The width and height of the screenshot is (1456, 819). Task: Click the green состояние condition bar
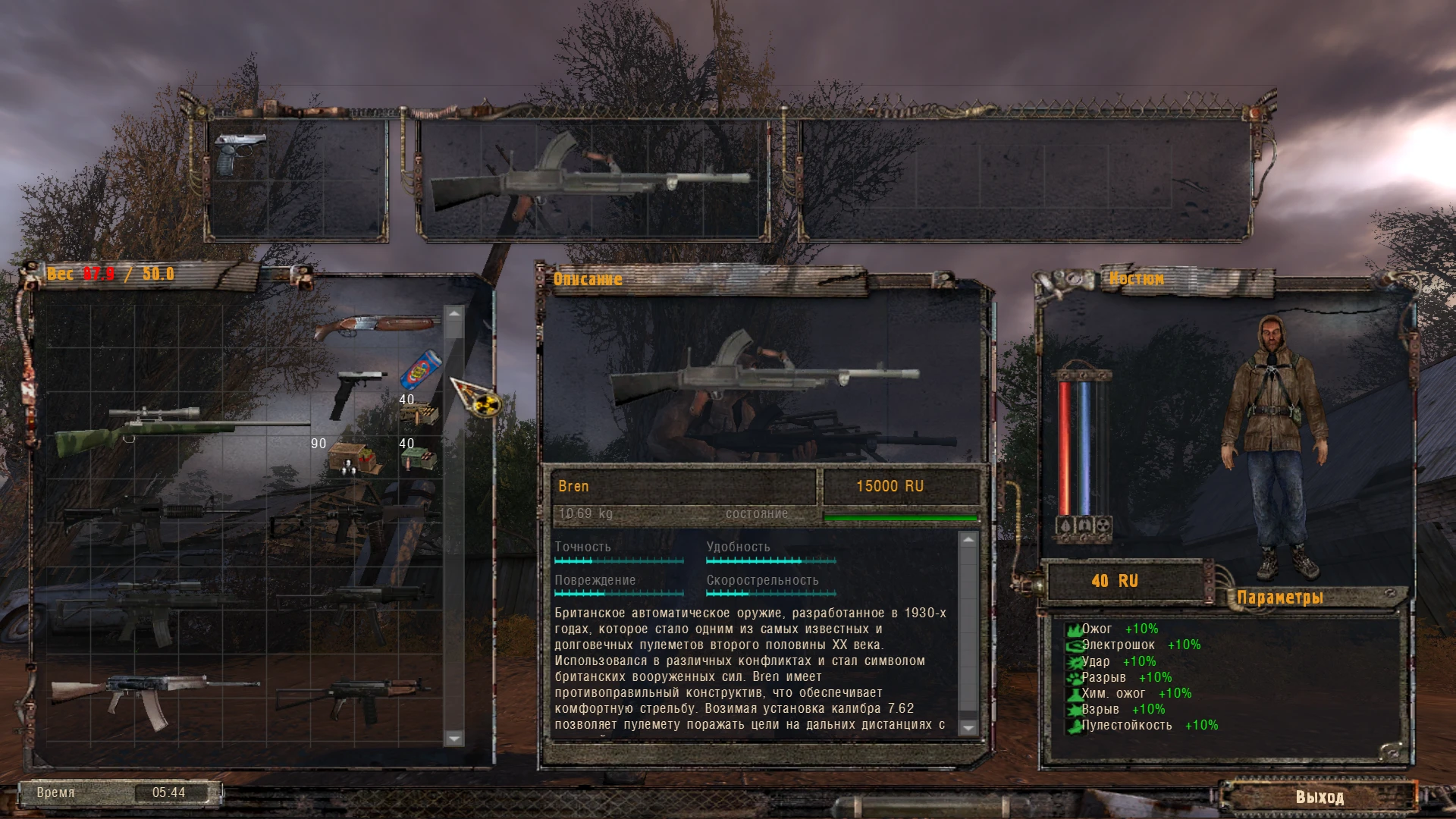click(901, 516)
